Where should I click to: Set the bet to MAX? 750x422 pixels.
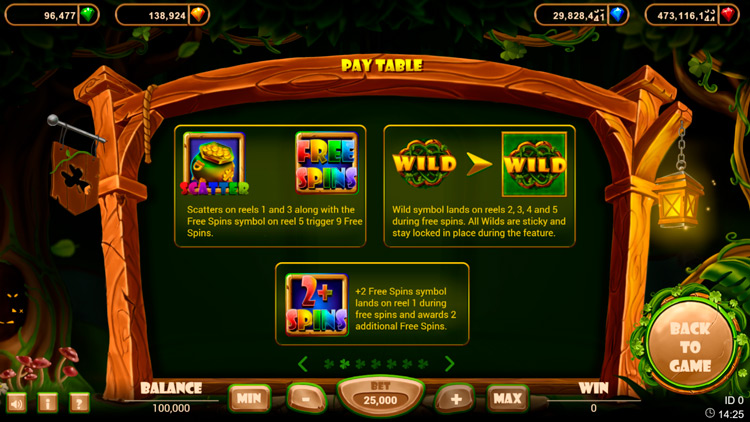[x=508, y=398]
